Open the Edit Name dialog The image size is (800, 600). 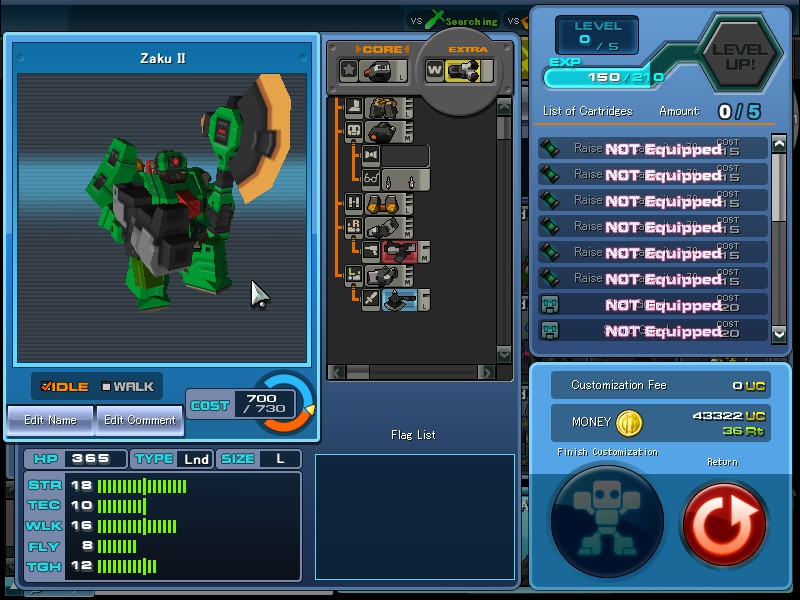[x=50, y=420]
